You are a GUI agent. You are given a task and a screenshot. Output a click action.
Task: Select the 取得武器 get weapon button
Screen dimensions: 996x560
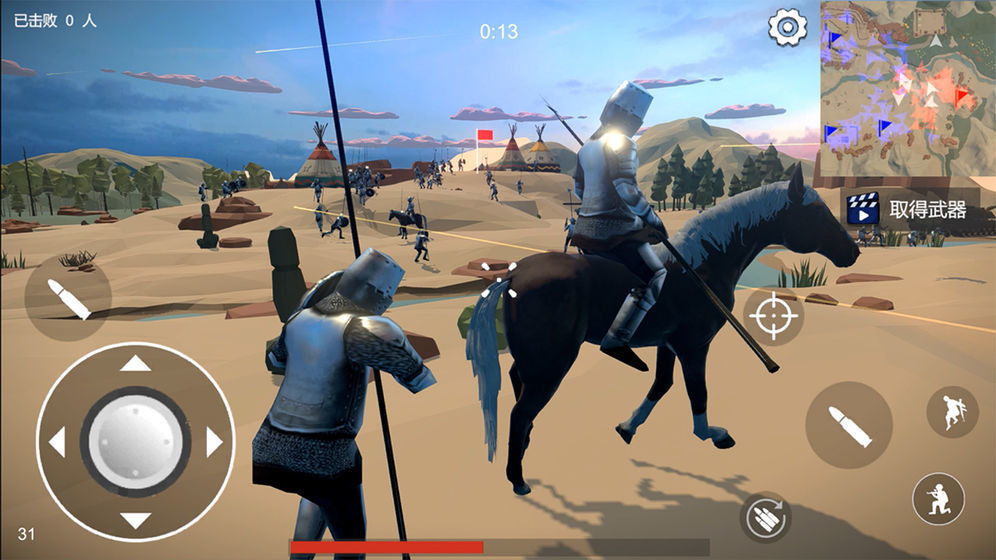[908, 209]
